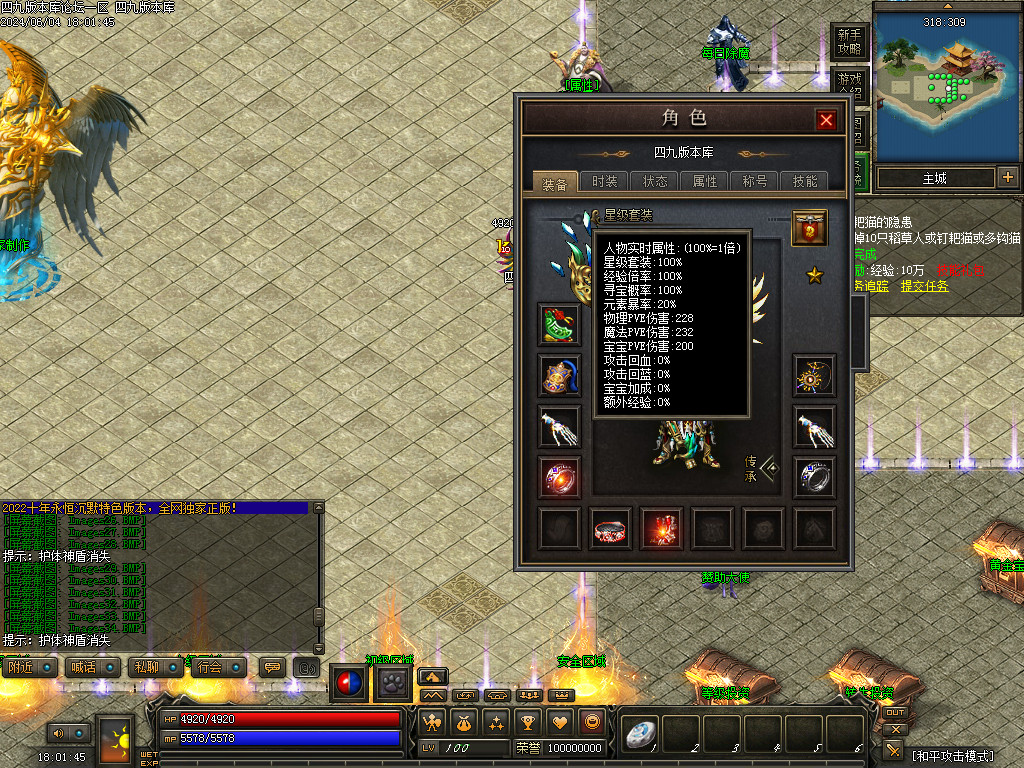Select the 行会 guild chat channel
The image size is (1024, 768).
(x=219, y=667)
